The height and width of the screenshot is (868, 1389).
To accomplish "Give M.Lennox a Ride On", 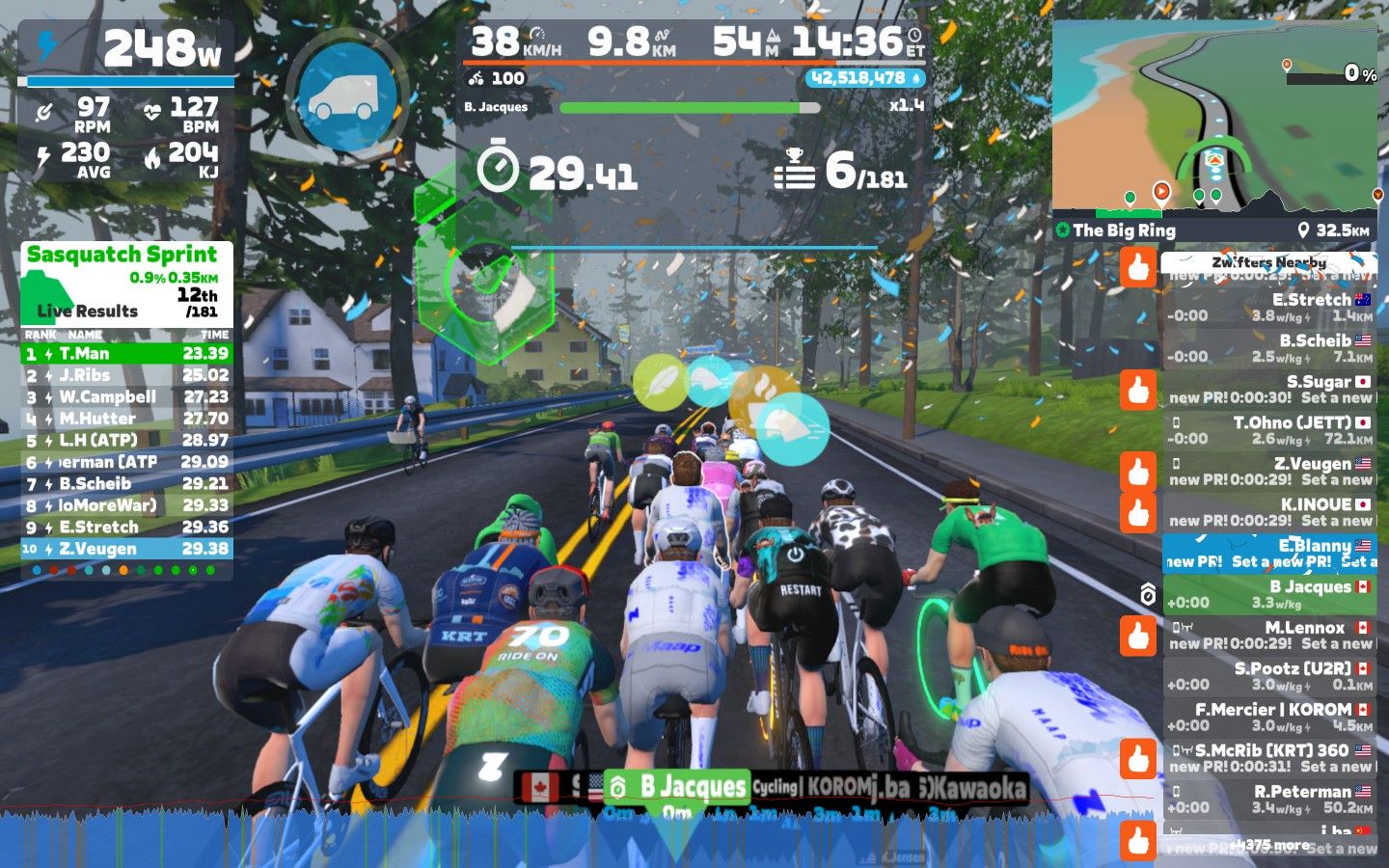I will click(1138, 636).
